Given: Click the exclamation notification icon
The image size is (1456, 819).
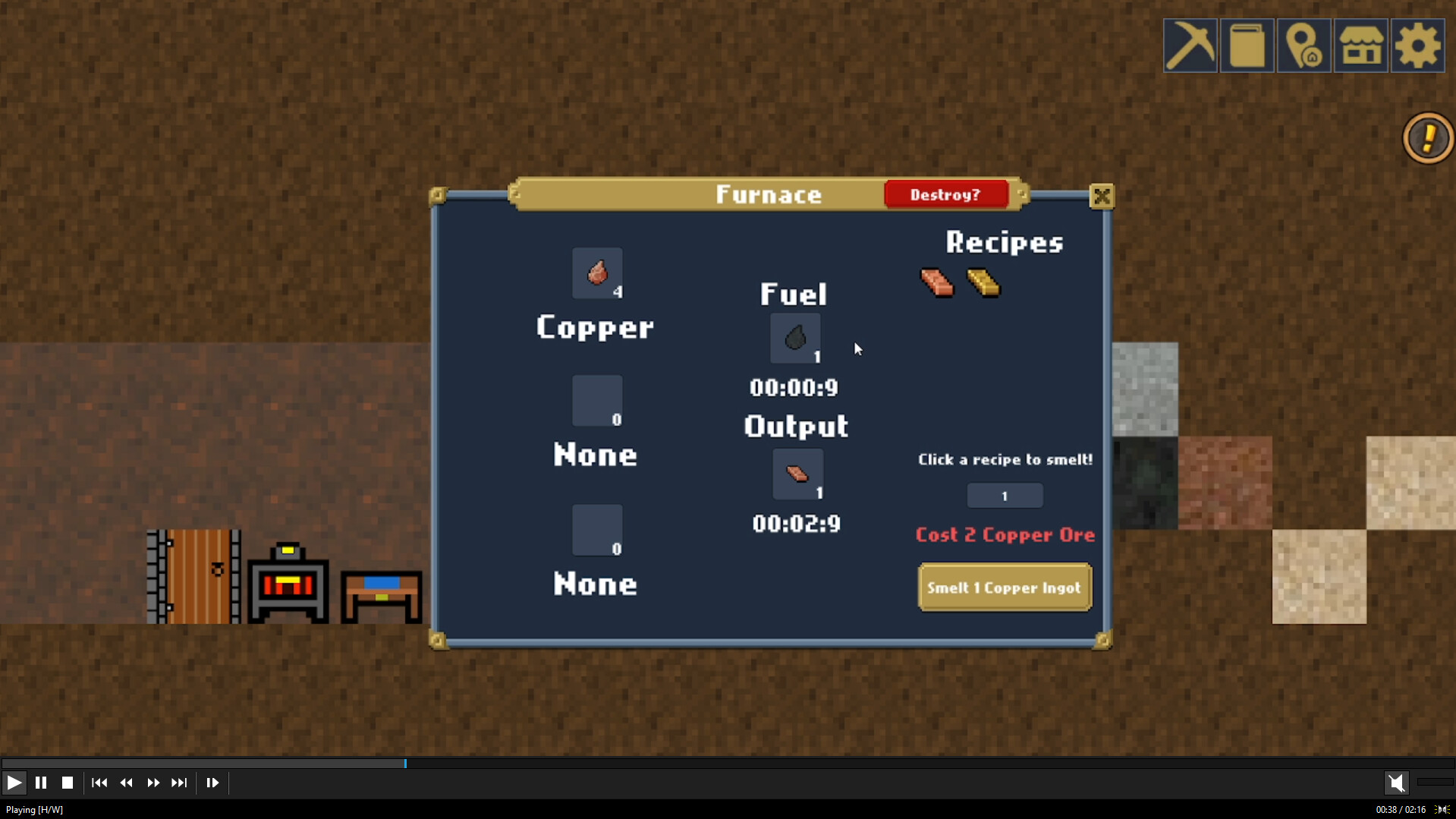Looking at the screenshot, I should click(x=1427, y=137).
